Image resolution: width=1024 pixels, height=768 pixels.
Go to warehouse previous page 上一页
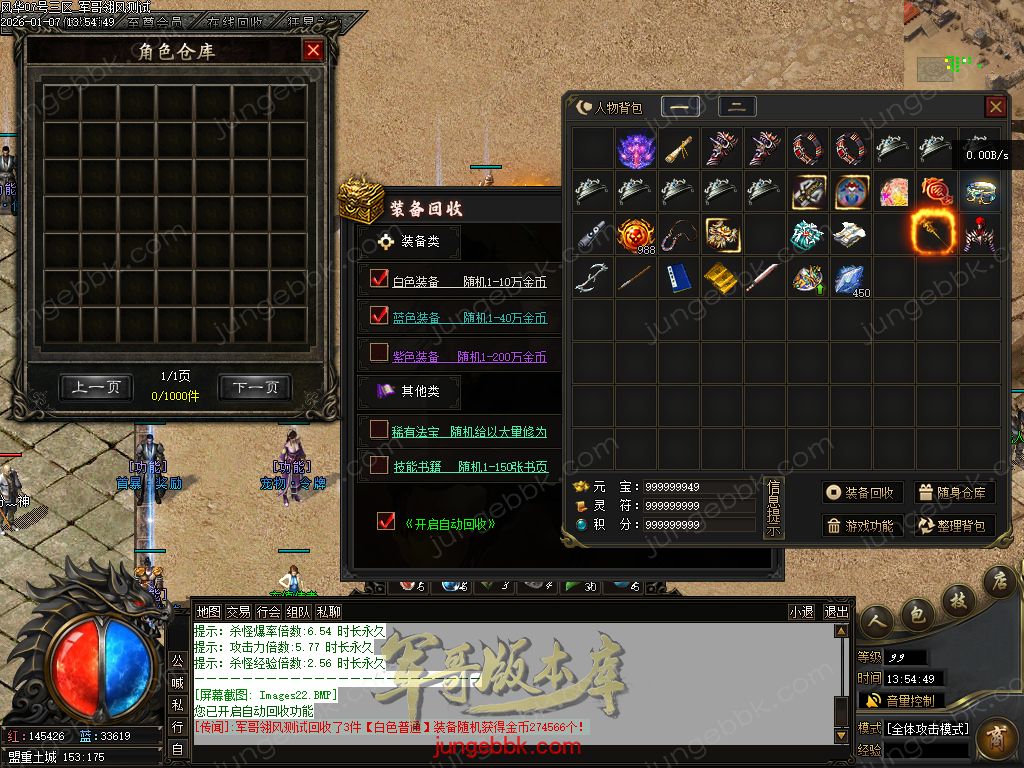point(95,388)
